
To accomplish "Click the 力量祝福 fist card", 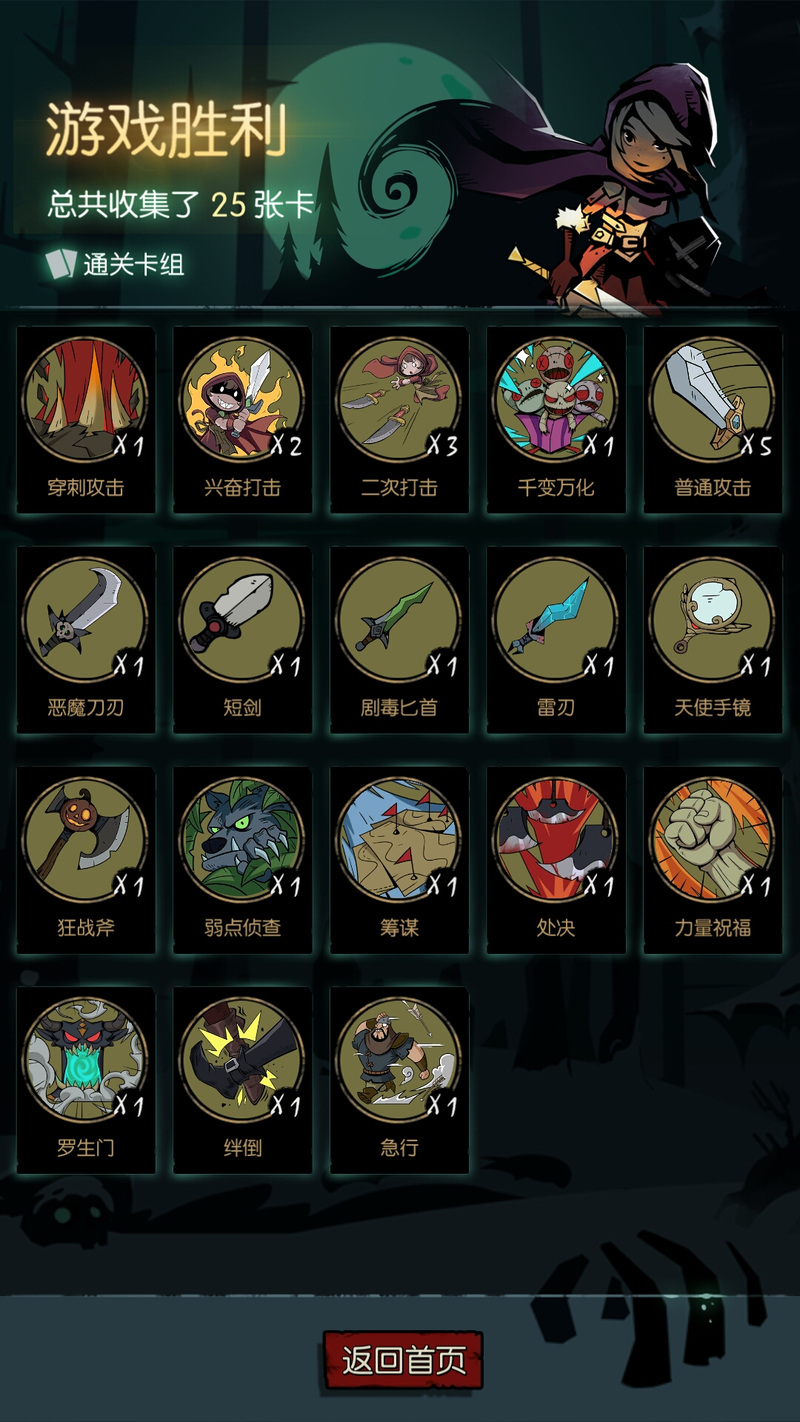I will tap(712, 859).
